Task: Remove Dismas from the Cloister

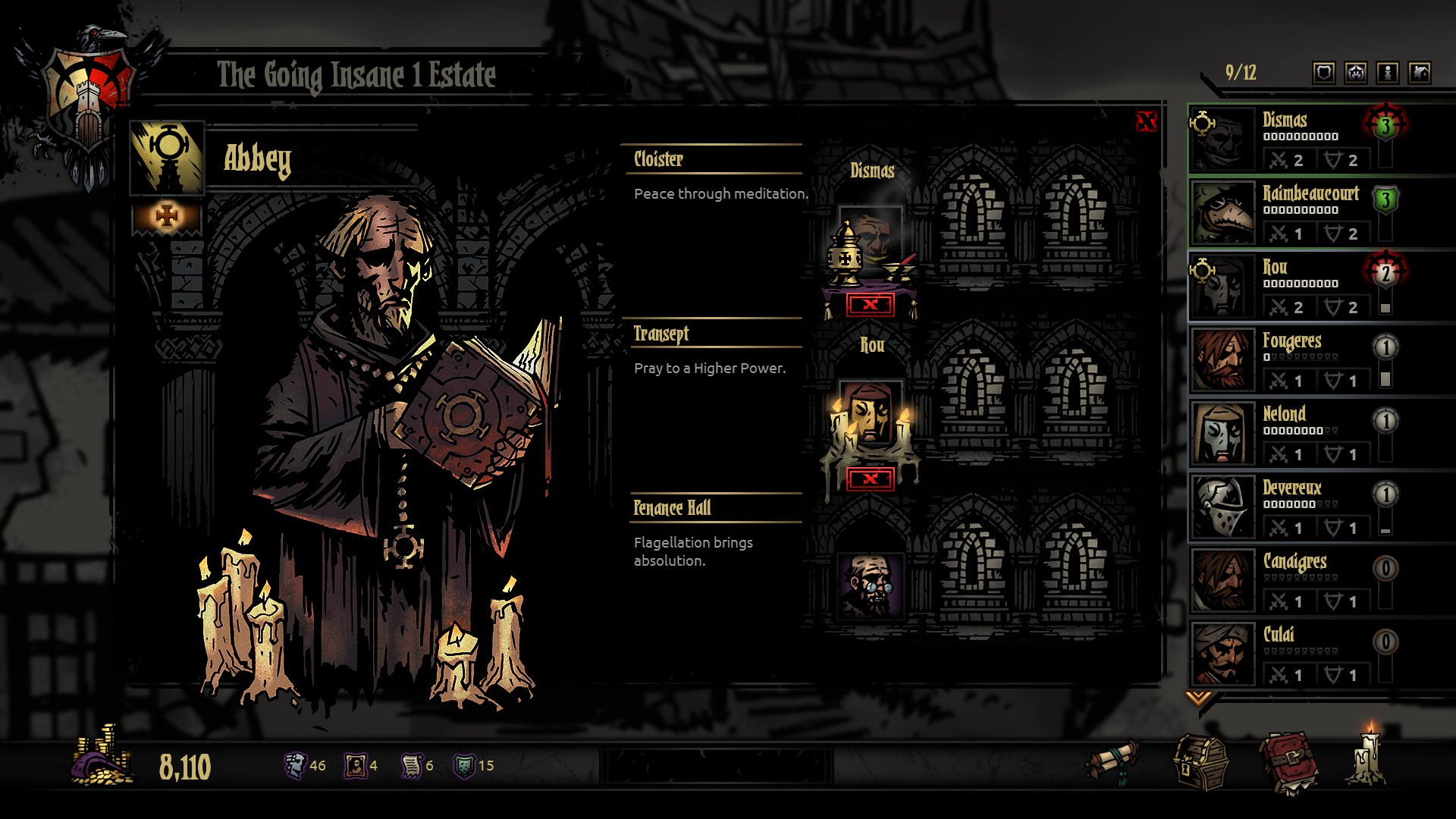Action: click(x=870, y=305)
